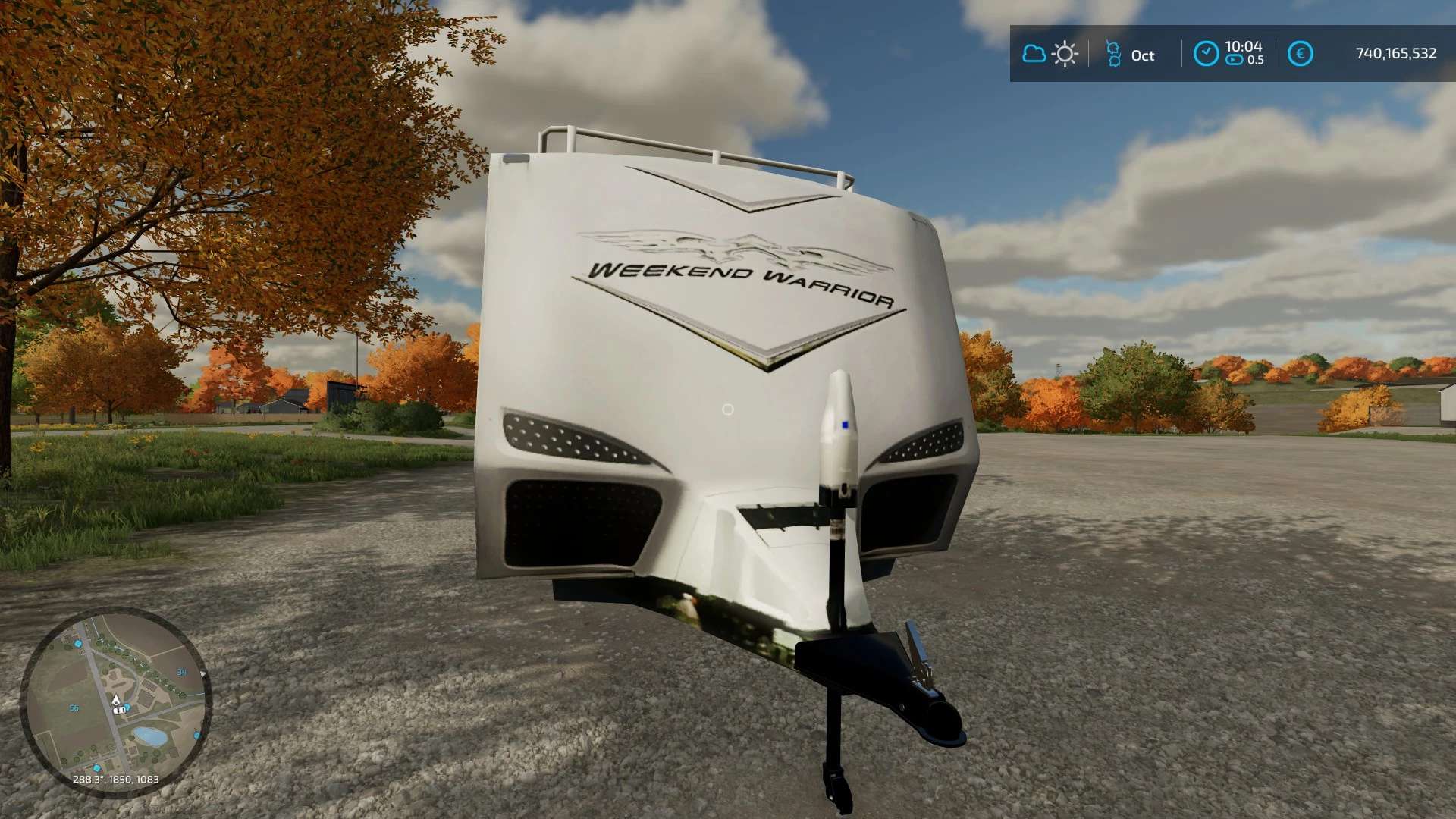The height and width of the screenshot is (819, 1456).
Task: Click the euro money icon
Action: coord(1300,54)
